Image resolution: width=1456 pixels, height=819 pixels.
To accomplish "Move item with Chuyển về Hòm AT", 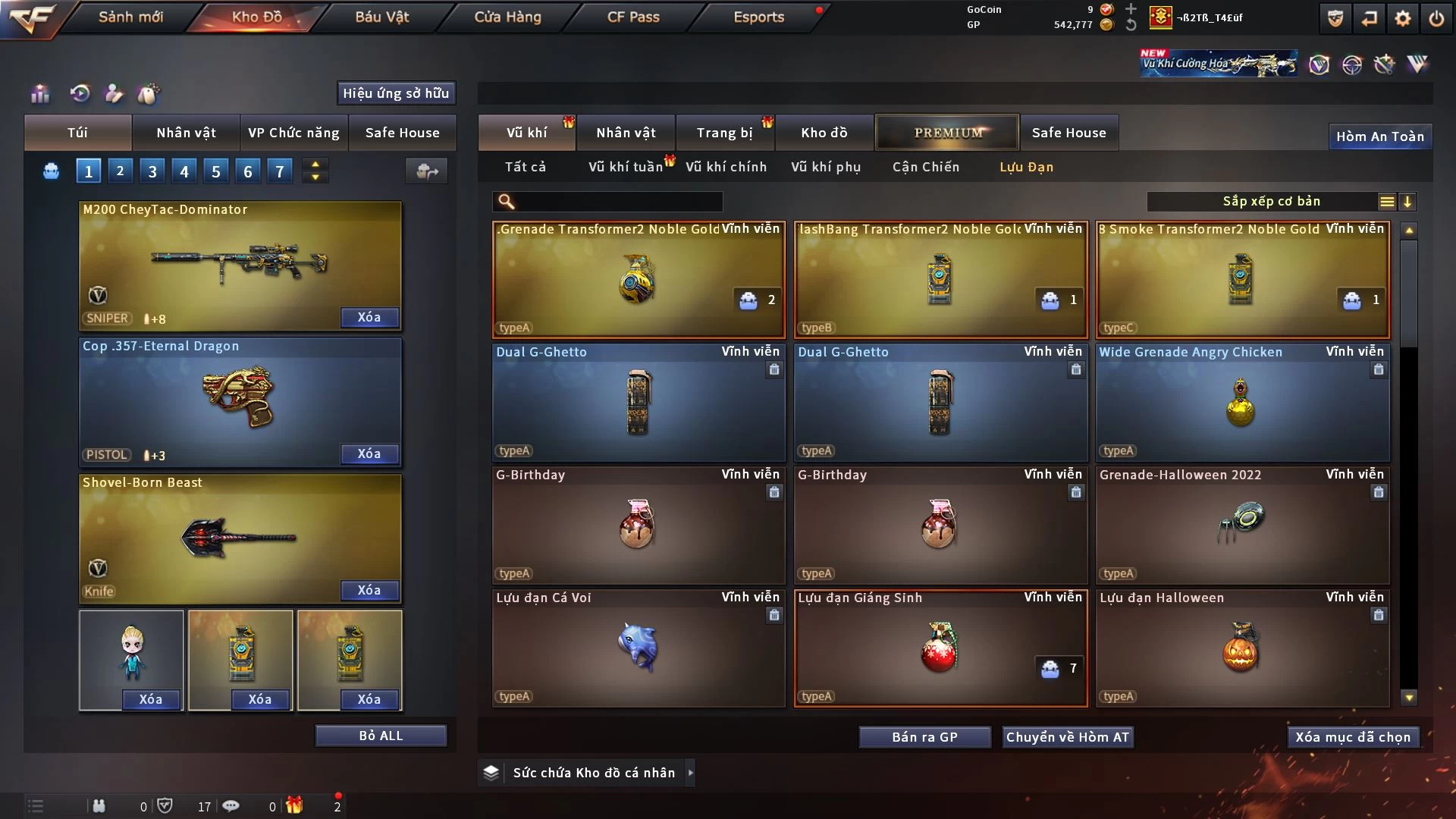I will pos(1067,737).
